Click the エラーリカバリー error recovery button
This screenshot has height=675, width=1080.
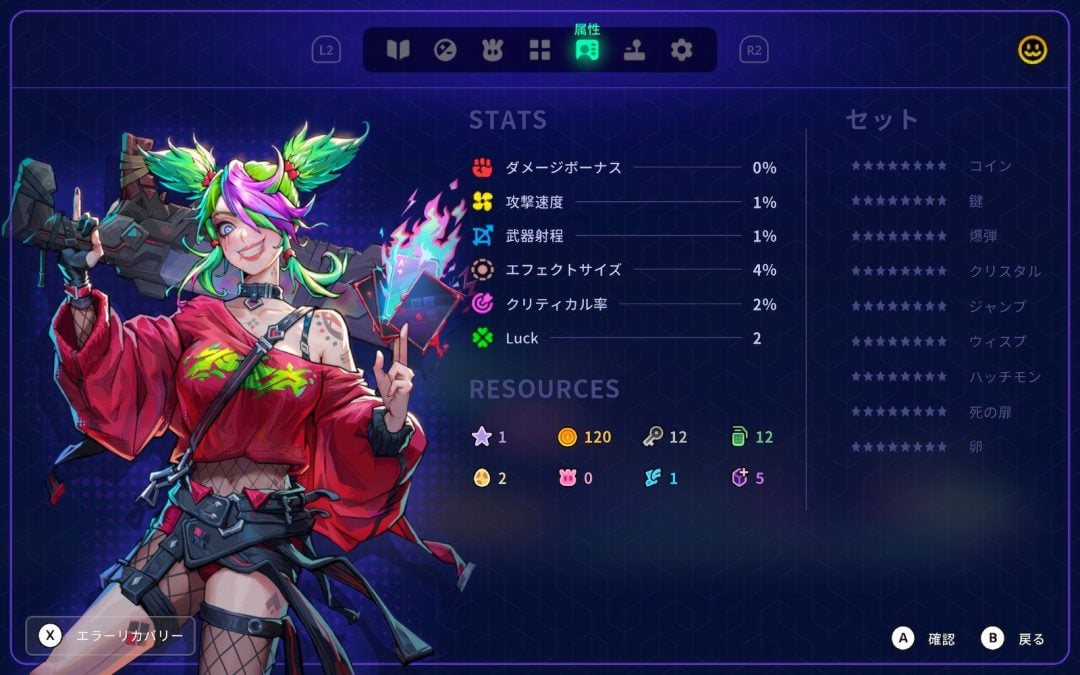point(111,636)
